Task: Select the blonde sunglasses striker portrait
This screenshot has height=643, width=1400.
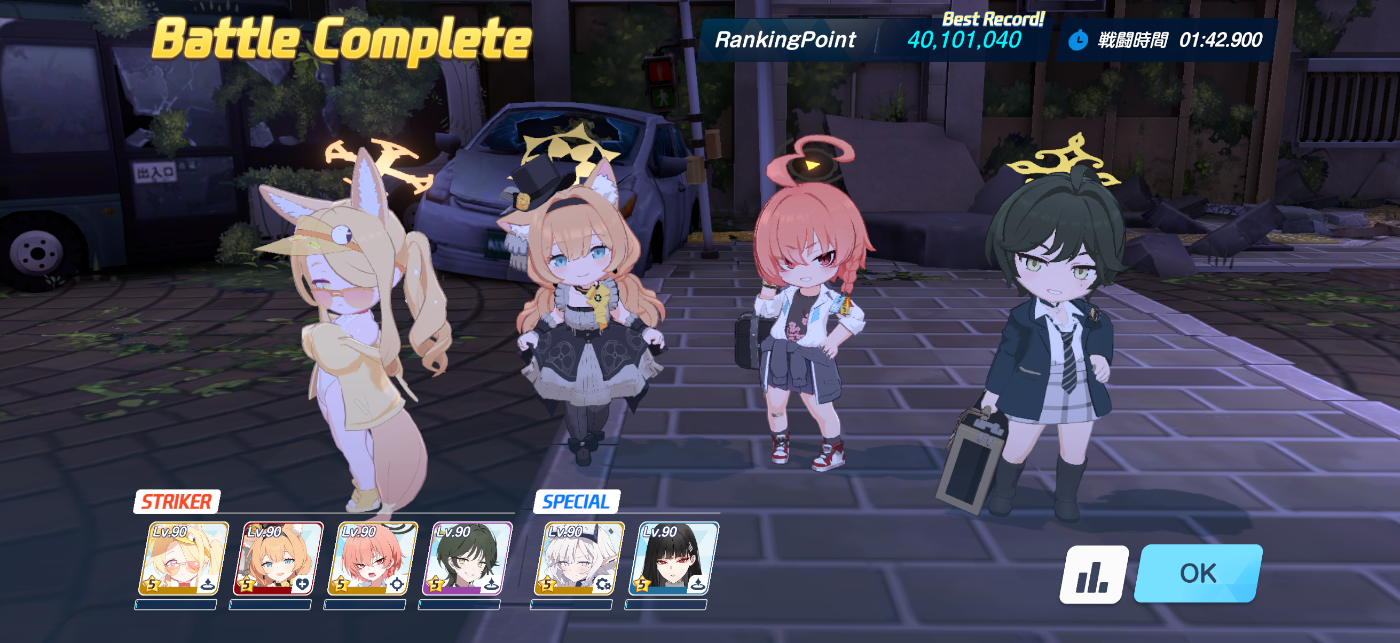Action: 184,558
